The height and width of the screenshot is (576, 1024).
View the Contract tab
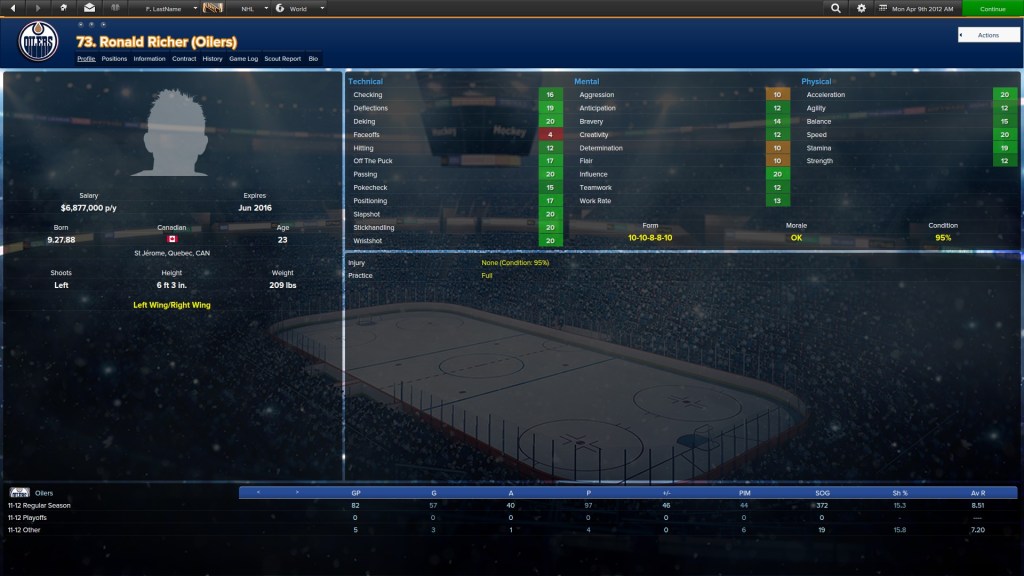coord(184,59)
